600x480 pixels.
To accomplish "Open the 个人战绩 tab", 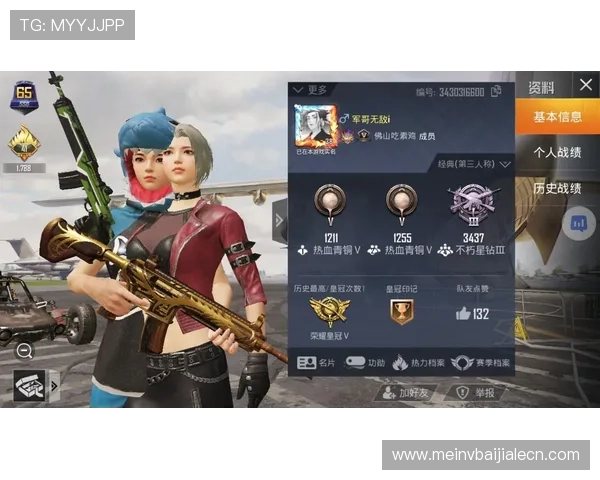I will (557, 153).
